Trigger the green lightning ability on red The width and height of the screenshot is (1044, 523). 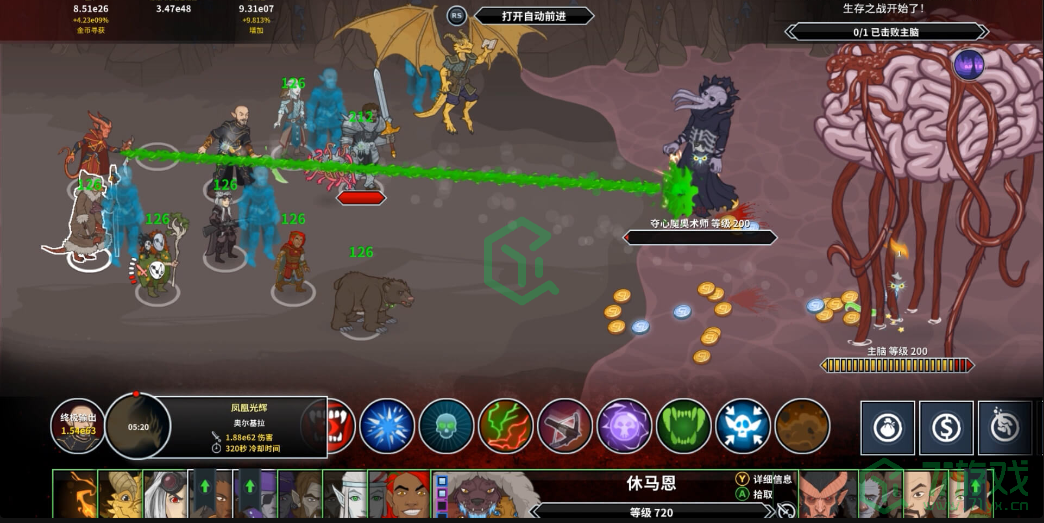[x=505, y=425]
